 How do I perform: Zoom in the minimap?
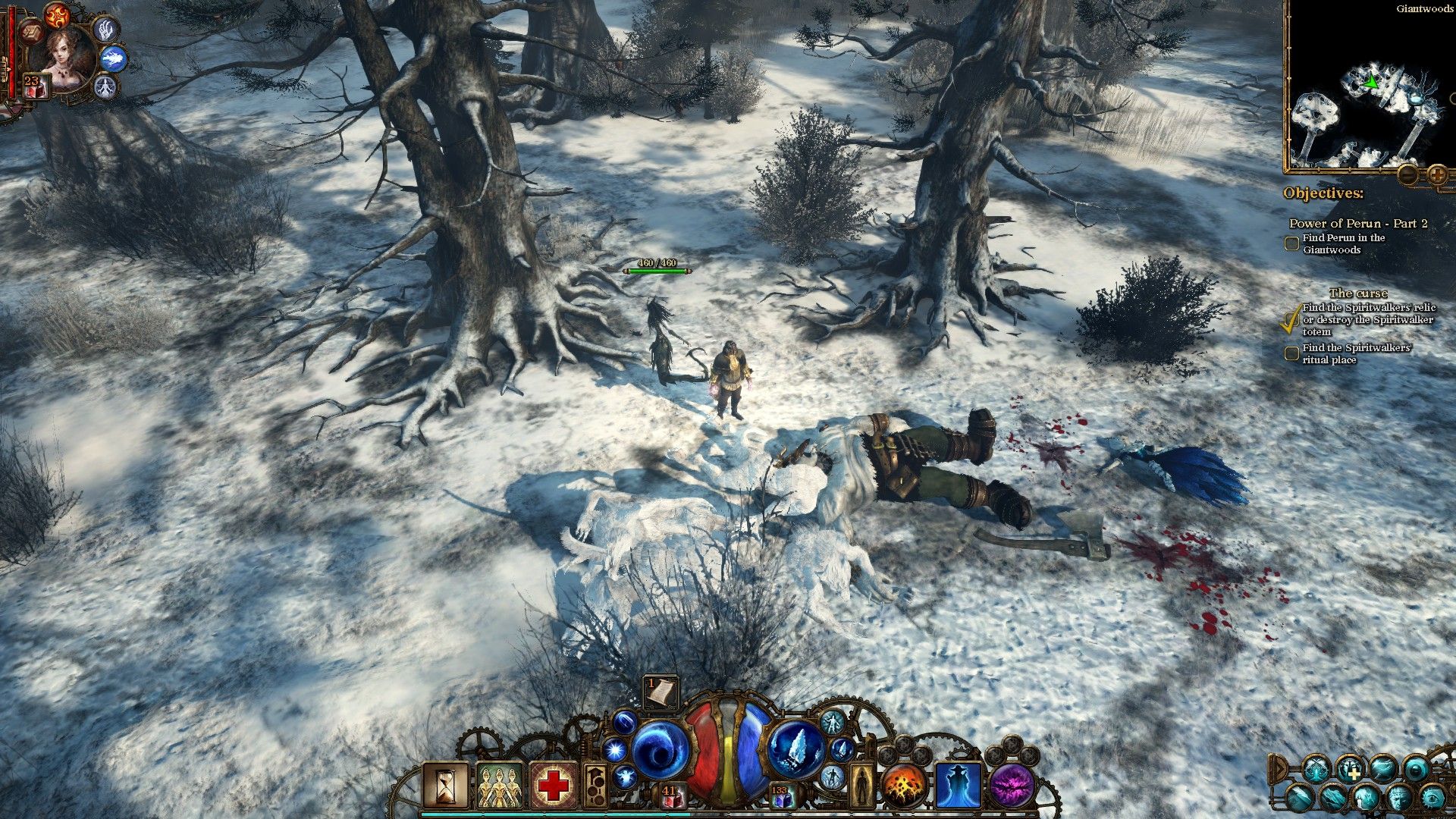(x=1436, y=175)
